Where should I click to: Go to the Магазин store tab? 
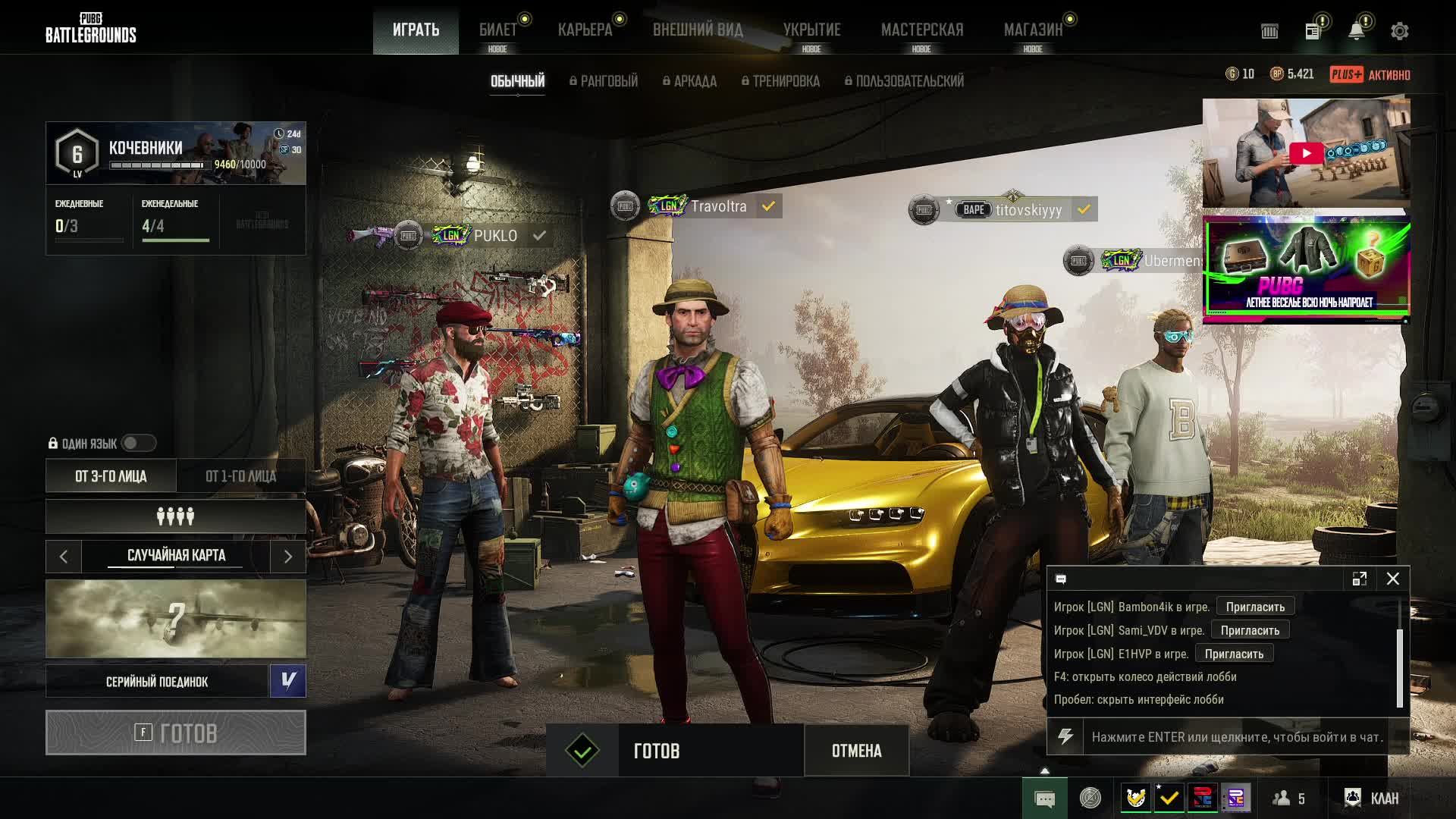[1033, 30]
